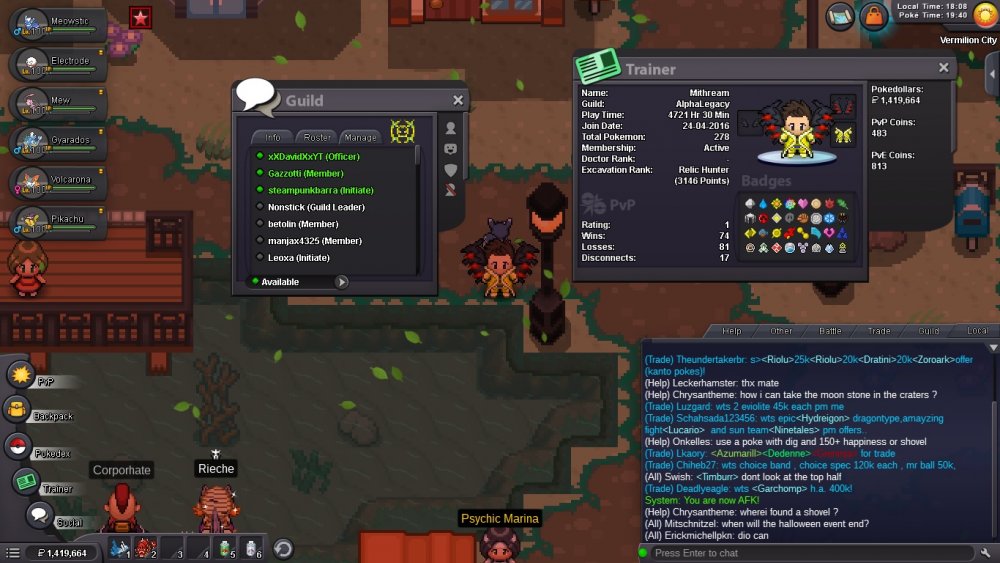Close the Trainer card window

click(943, 68)
